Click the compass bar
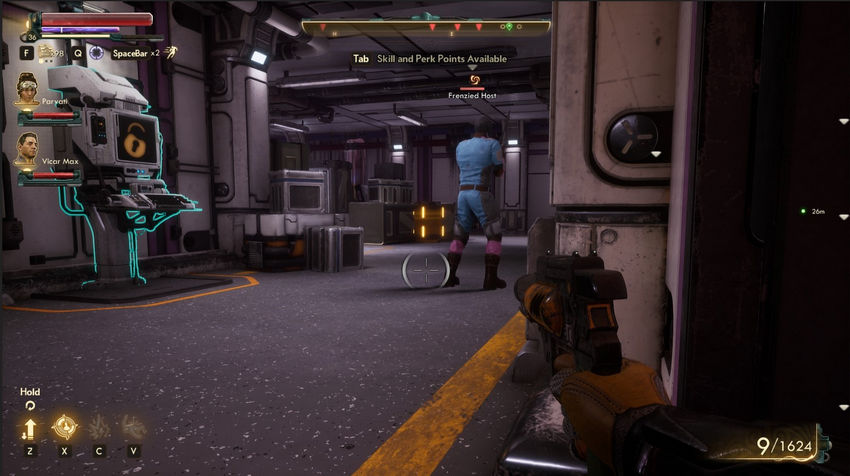 tap(426, 28)
